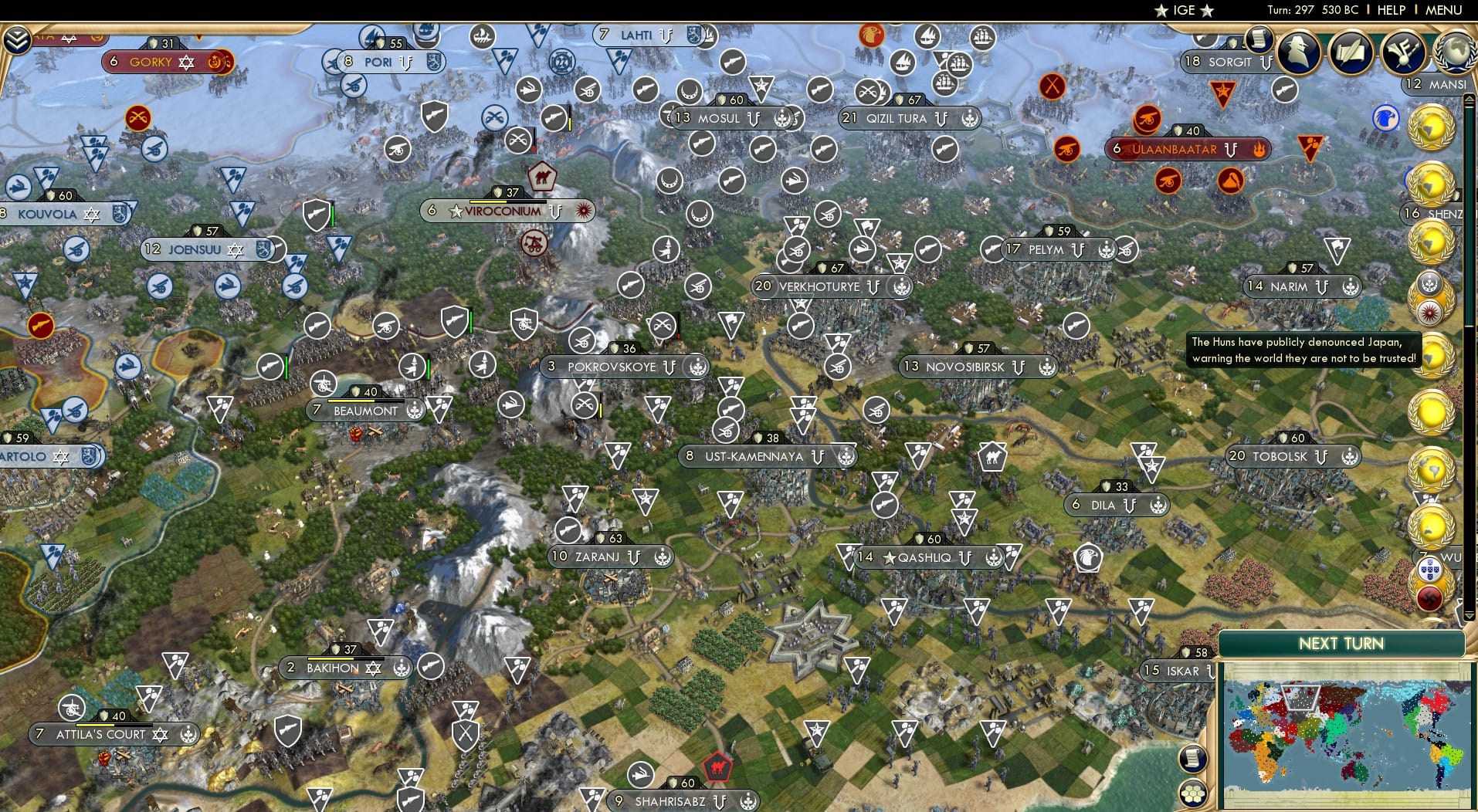Image resolution: width=1478 pixels, height=812 pixels.
Task: Open the MENU
Action: coord(1445,10)
